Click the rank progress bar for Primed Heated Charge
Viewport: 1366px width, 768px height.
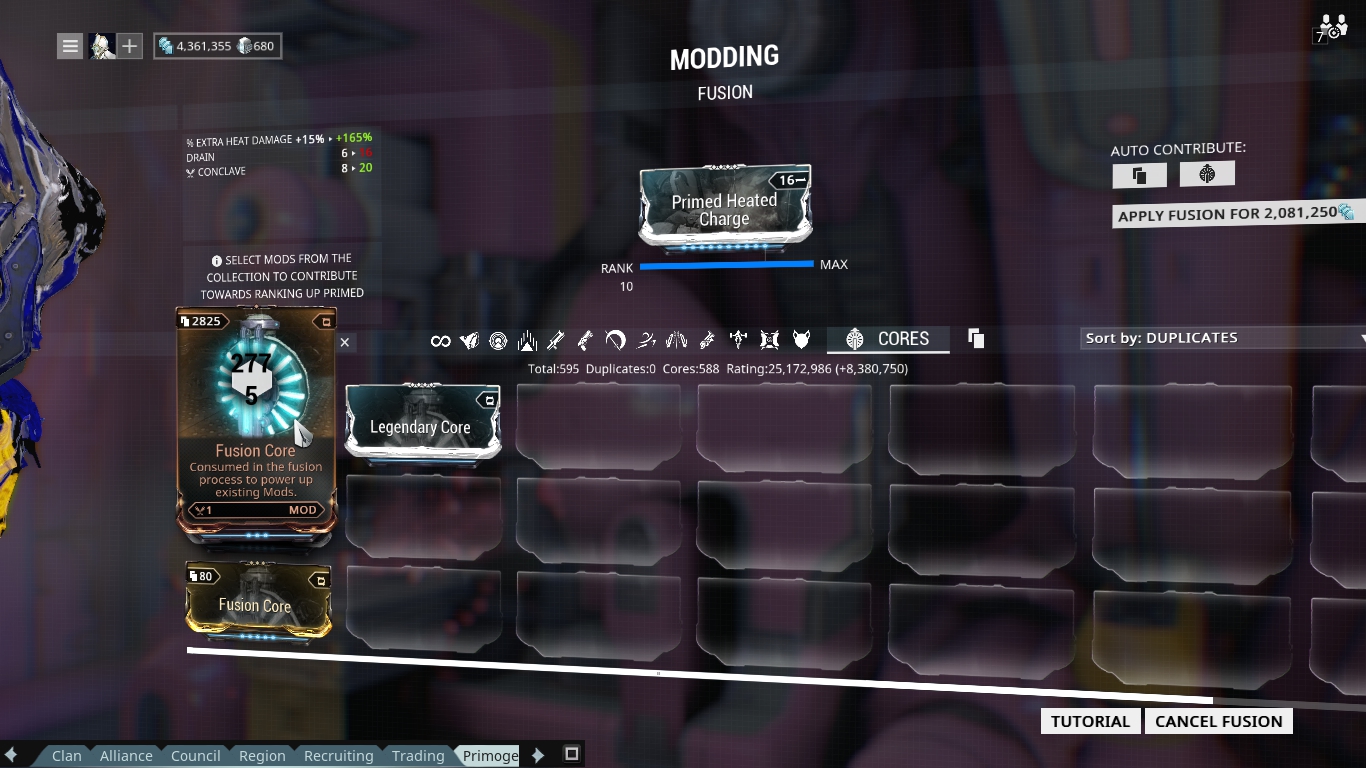pos(728,264)
